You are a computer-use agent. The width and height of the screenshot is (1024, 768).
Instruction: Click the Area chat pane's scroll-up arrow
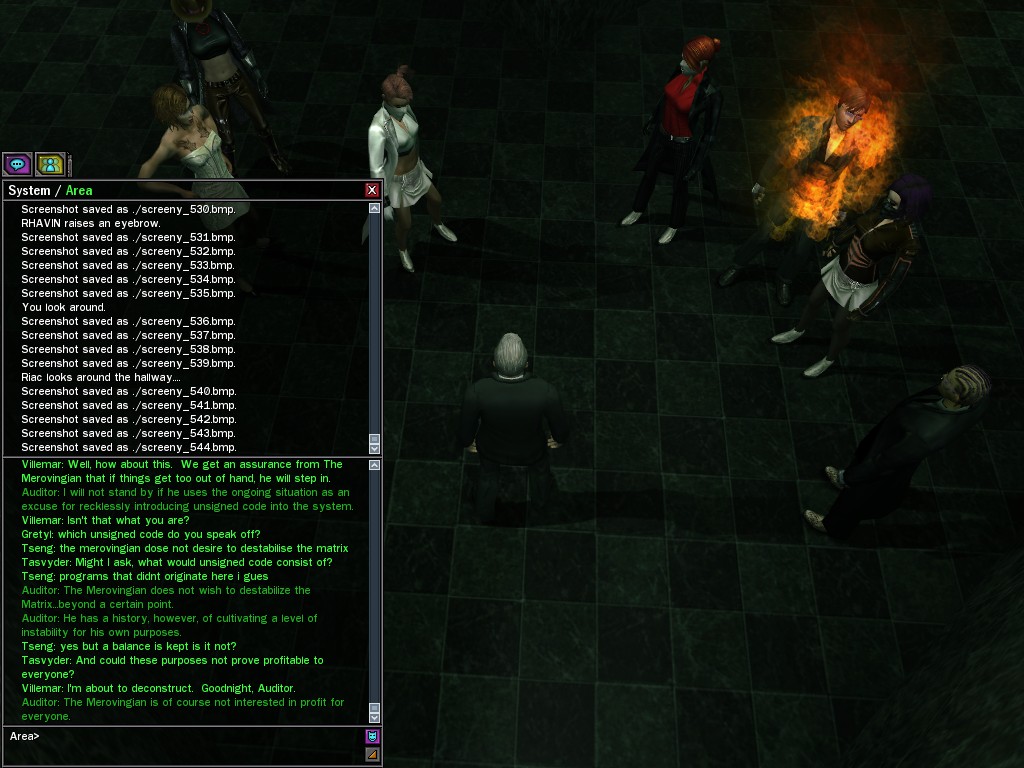click(375, 465)
